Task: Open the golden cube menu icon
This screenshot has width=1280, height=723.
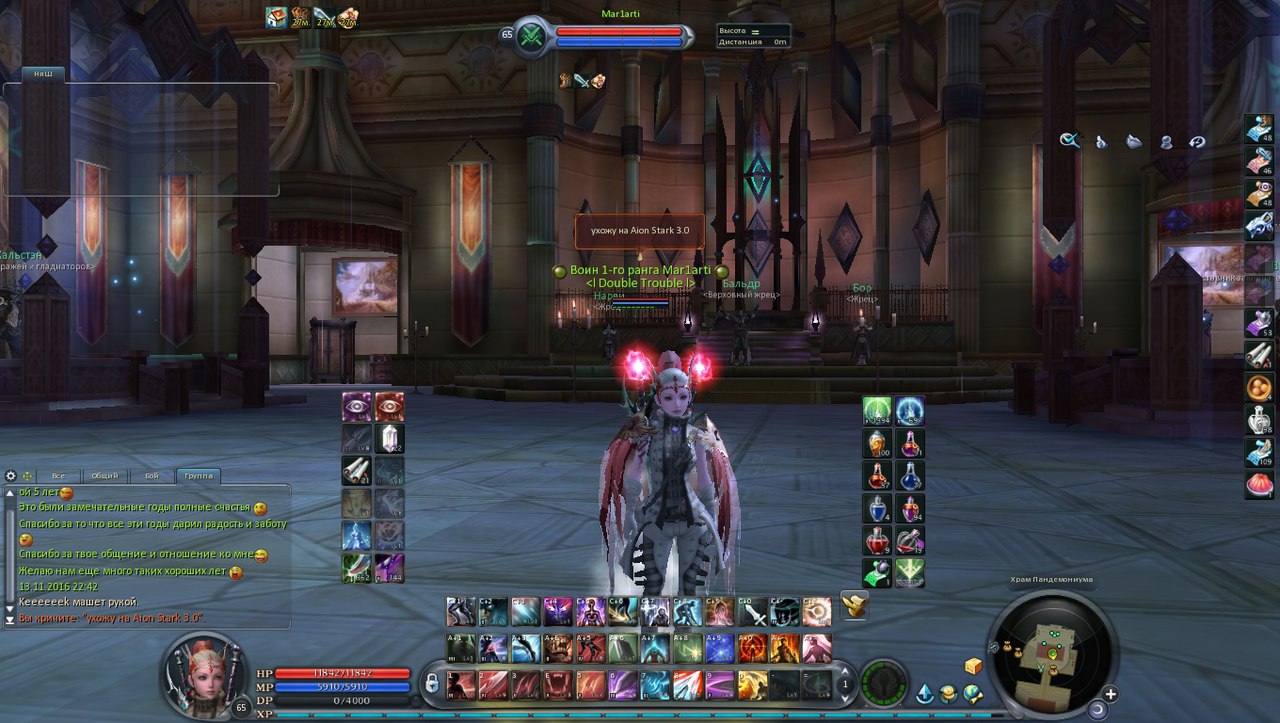Action: (x=973, y=666)
